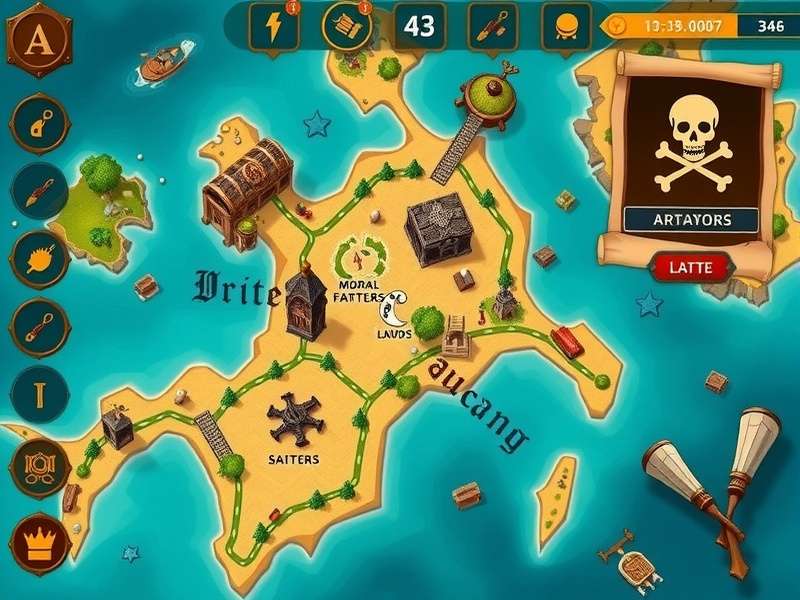Open the letter A menu badge
The width and height of the screenshot is (800, 600).
tap(40, 39)
